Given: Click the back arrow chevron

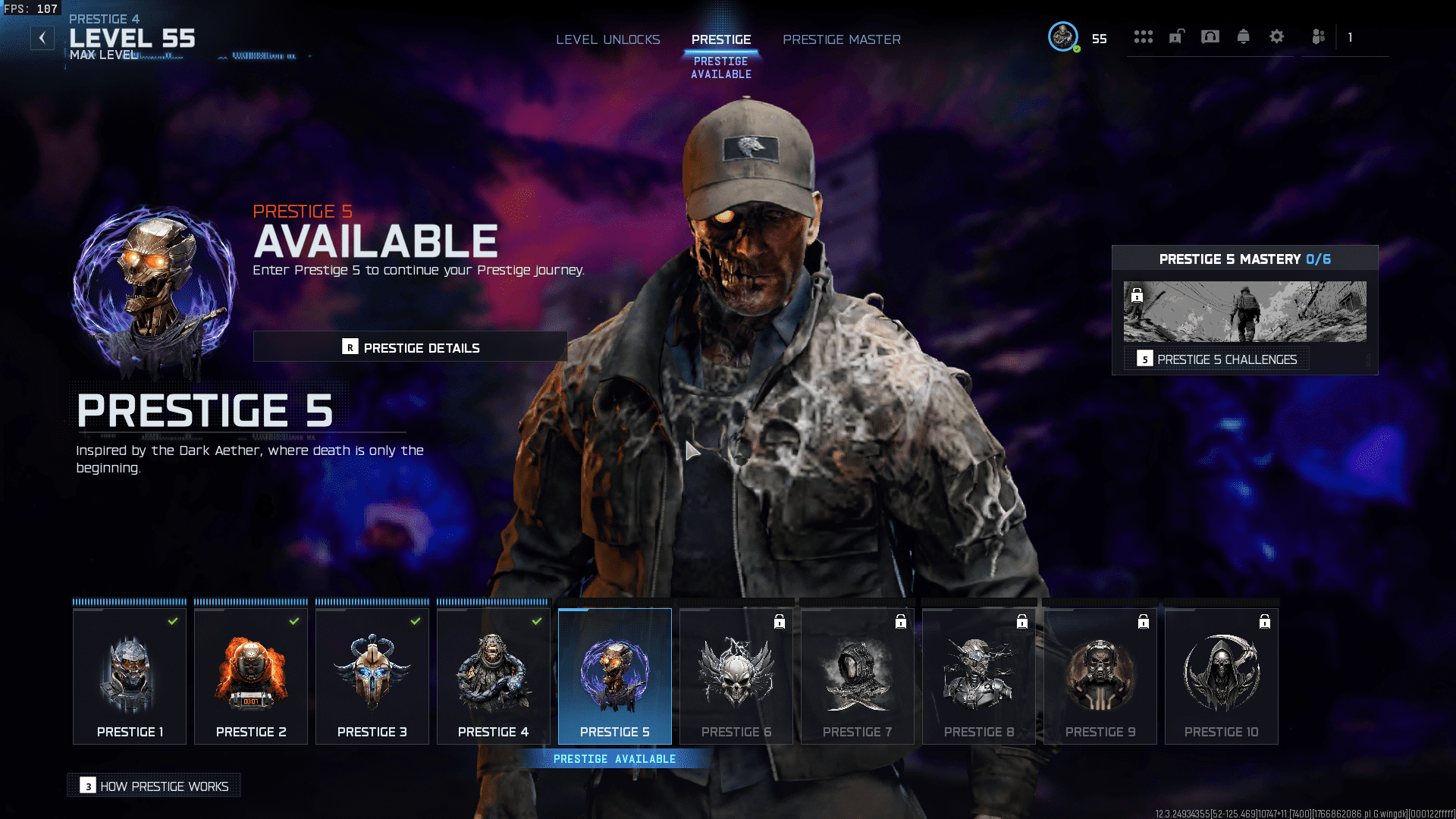Looking at the screenshot, I should coord(42,37).
